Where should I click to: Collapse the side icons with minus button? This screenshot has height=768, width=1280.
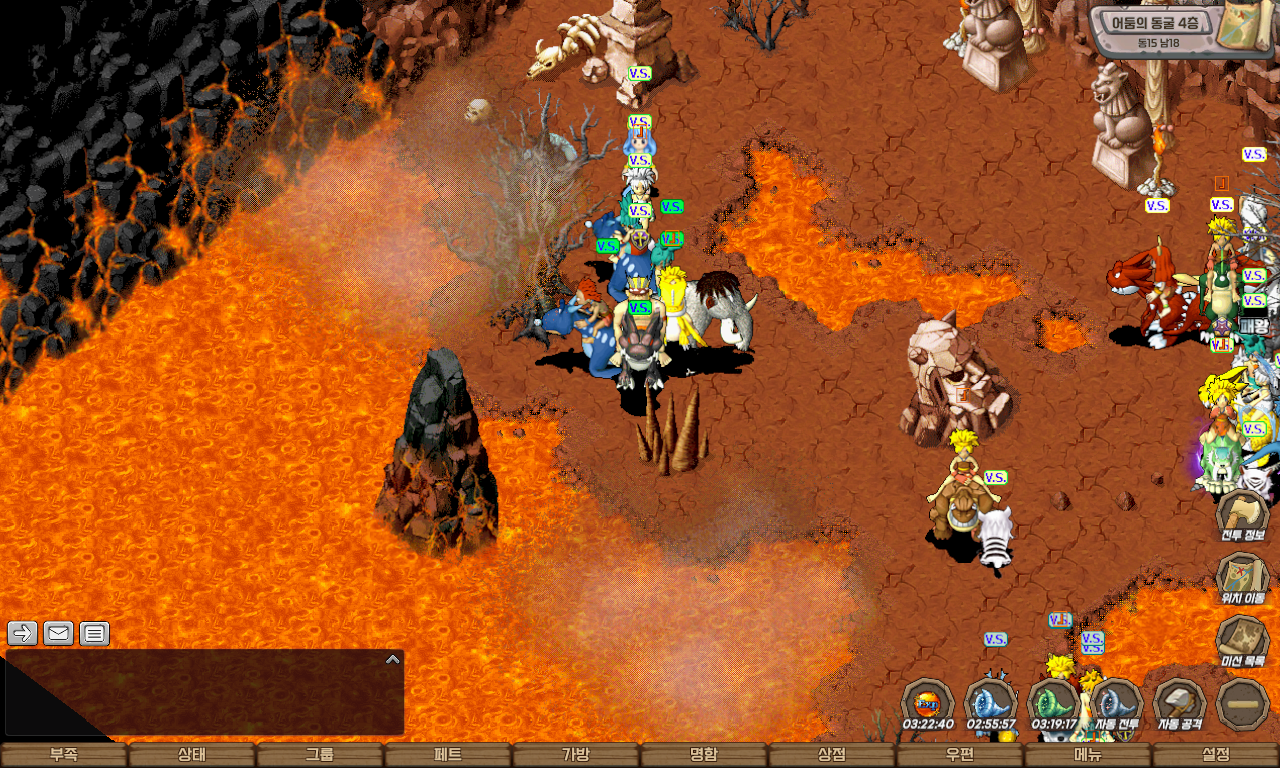coord(1242,704)
